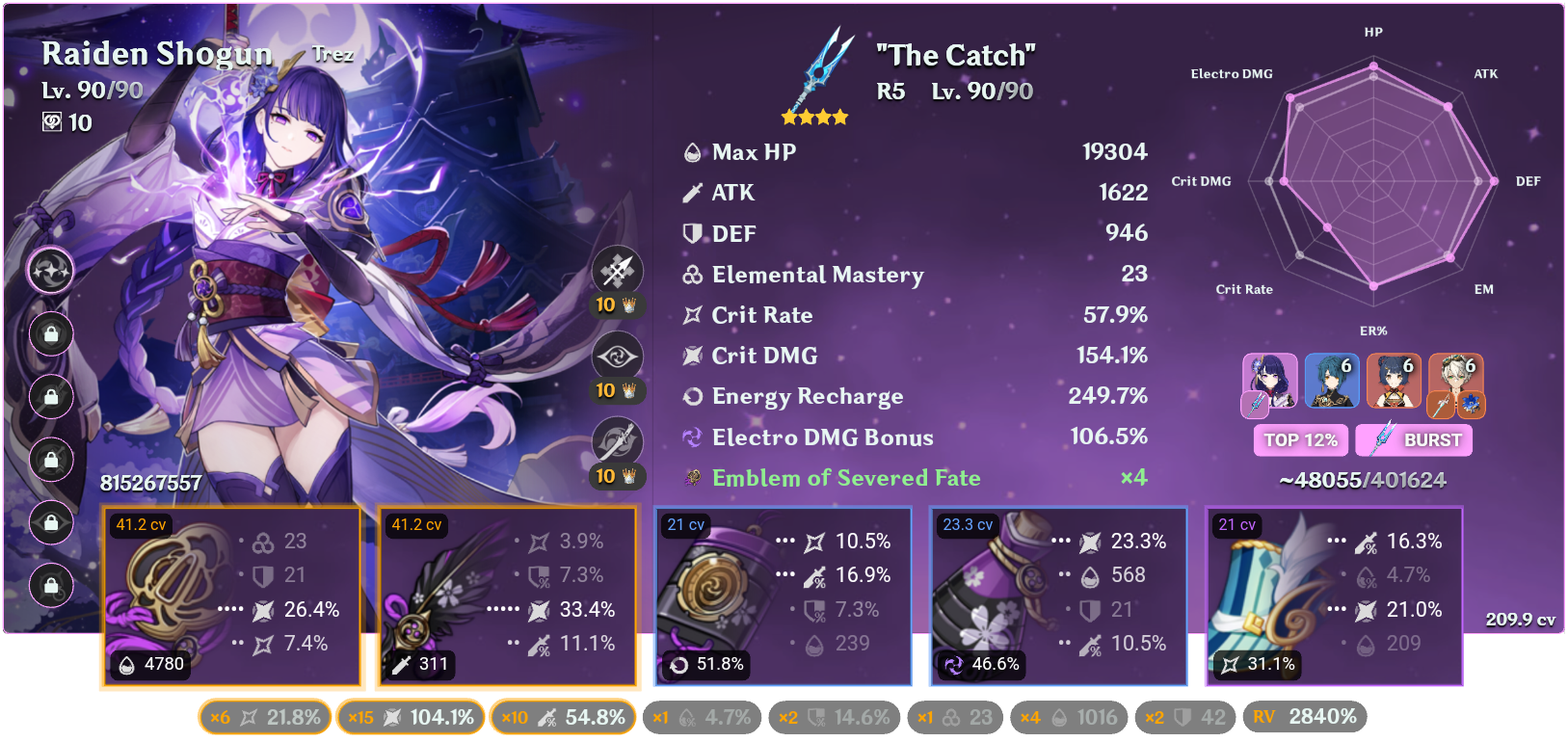Click the Energy Recharge stat icon

(x=691, y=396)
